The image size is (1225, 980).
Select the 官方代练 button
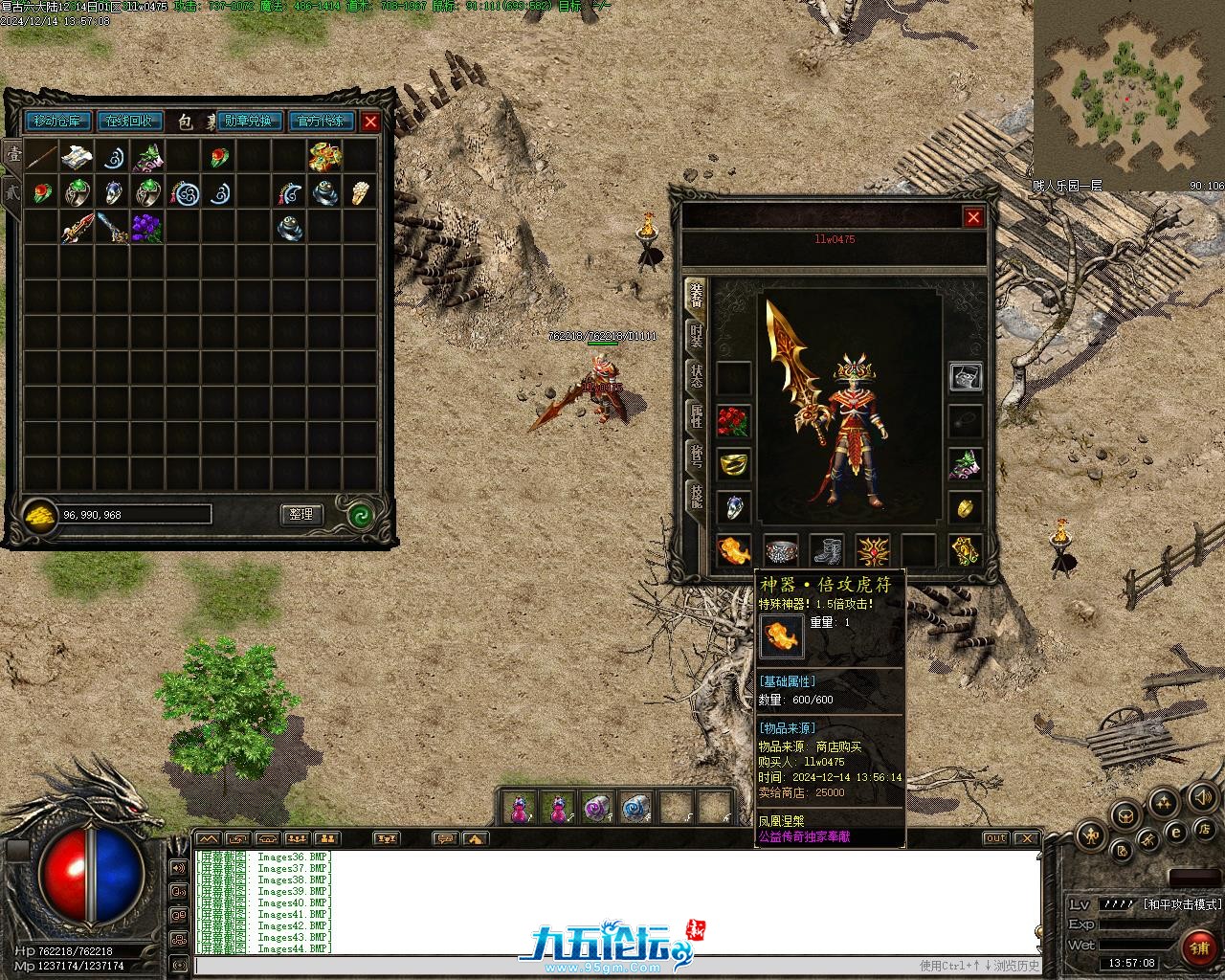click(x=321, y=122)
